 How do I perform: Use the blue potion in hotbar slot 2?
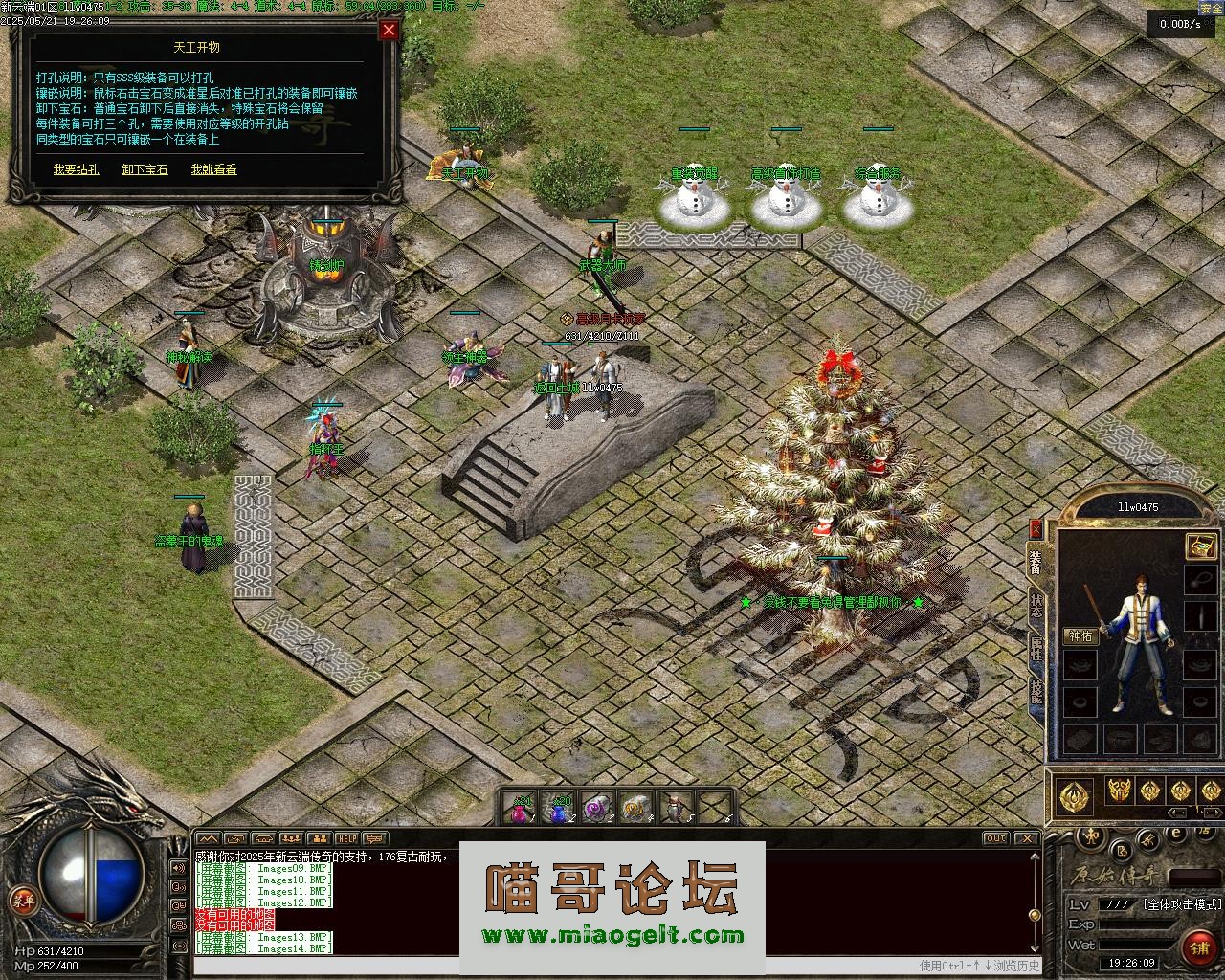[560, 809]
